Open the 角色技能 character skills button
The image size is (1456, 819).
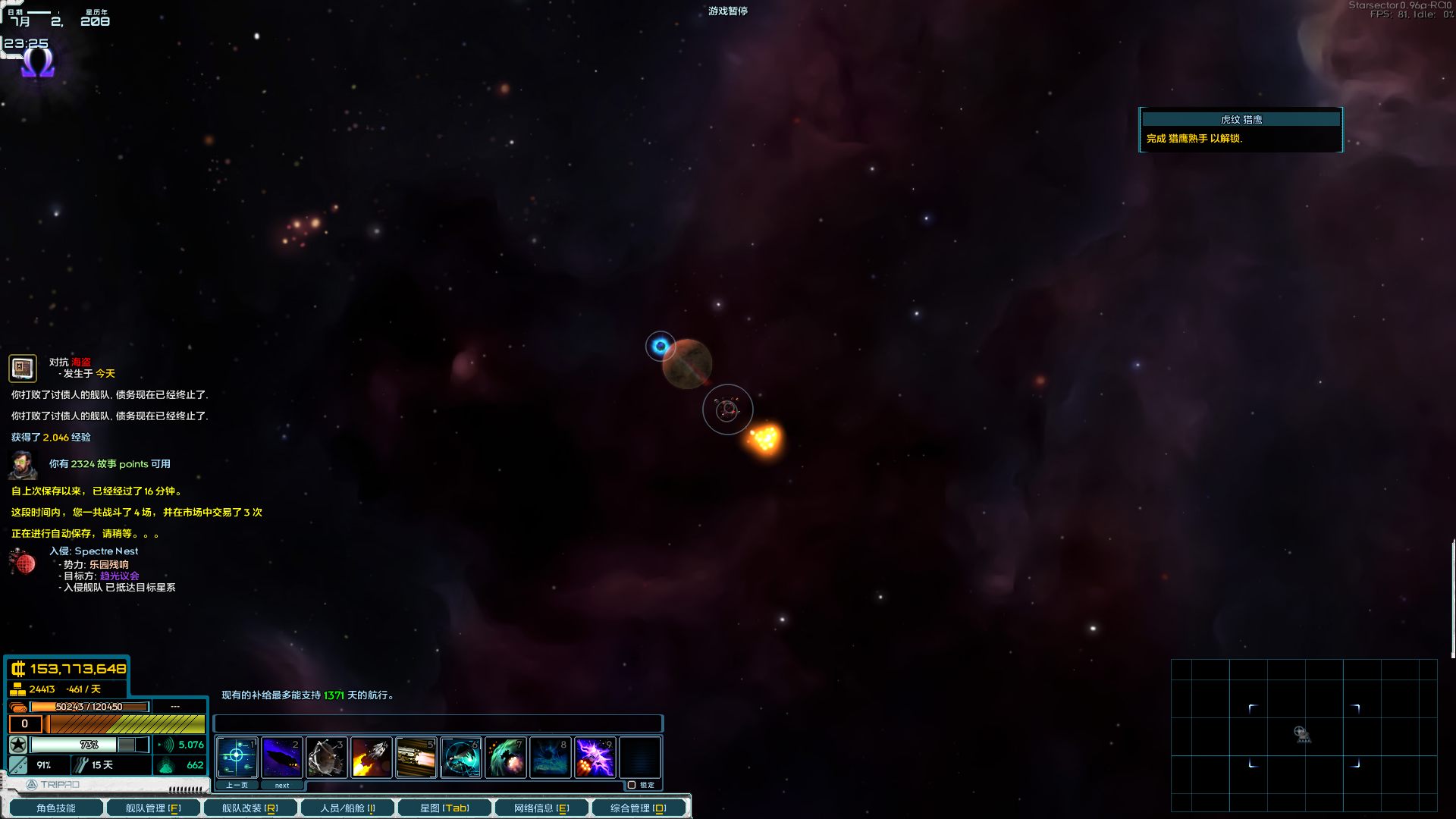[x=55, y=808]
